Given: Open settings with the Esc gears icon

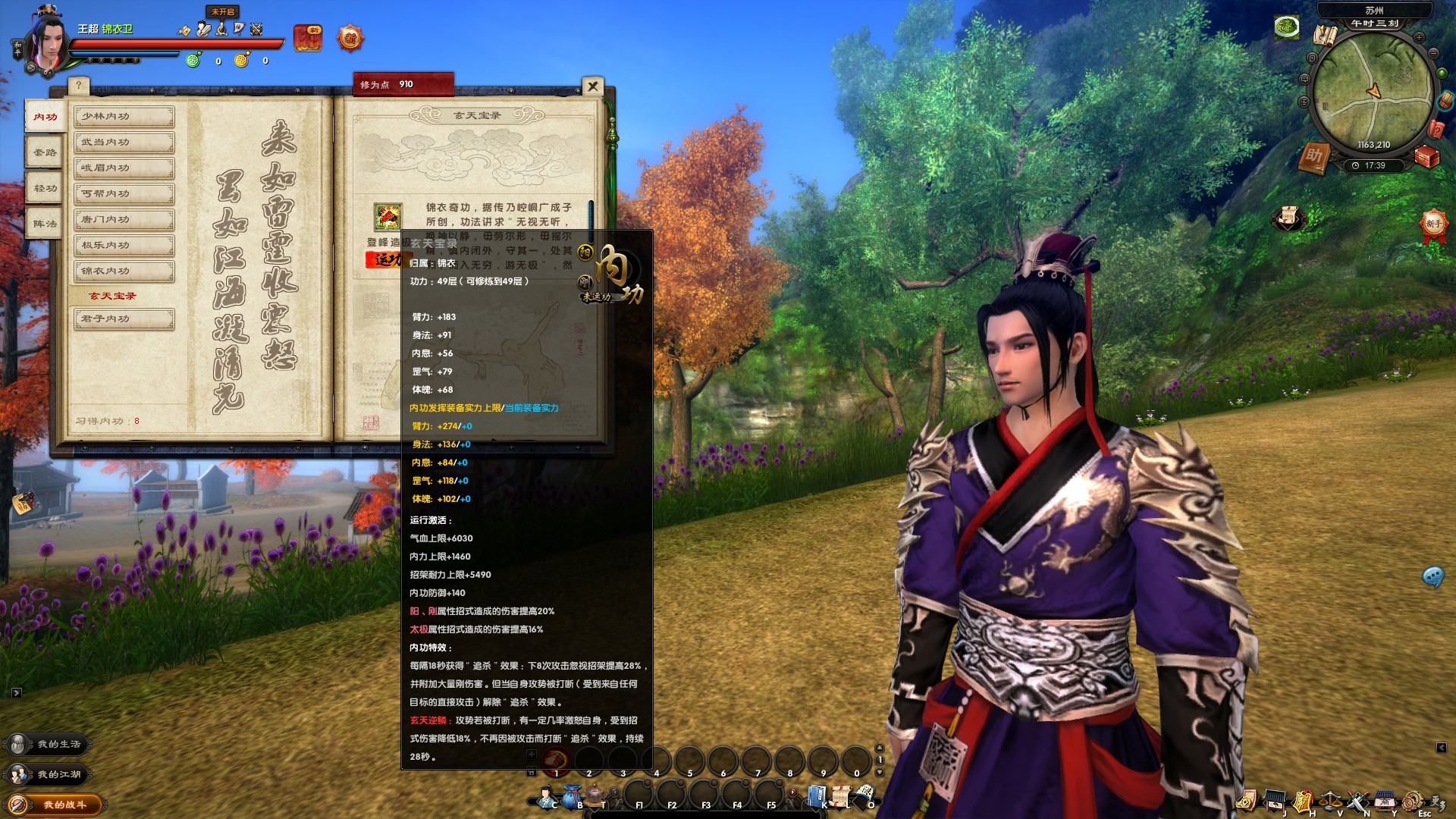Looking at the screenshot, I should 1412,800.
